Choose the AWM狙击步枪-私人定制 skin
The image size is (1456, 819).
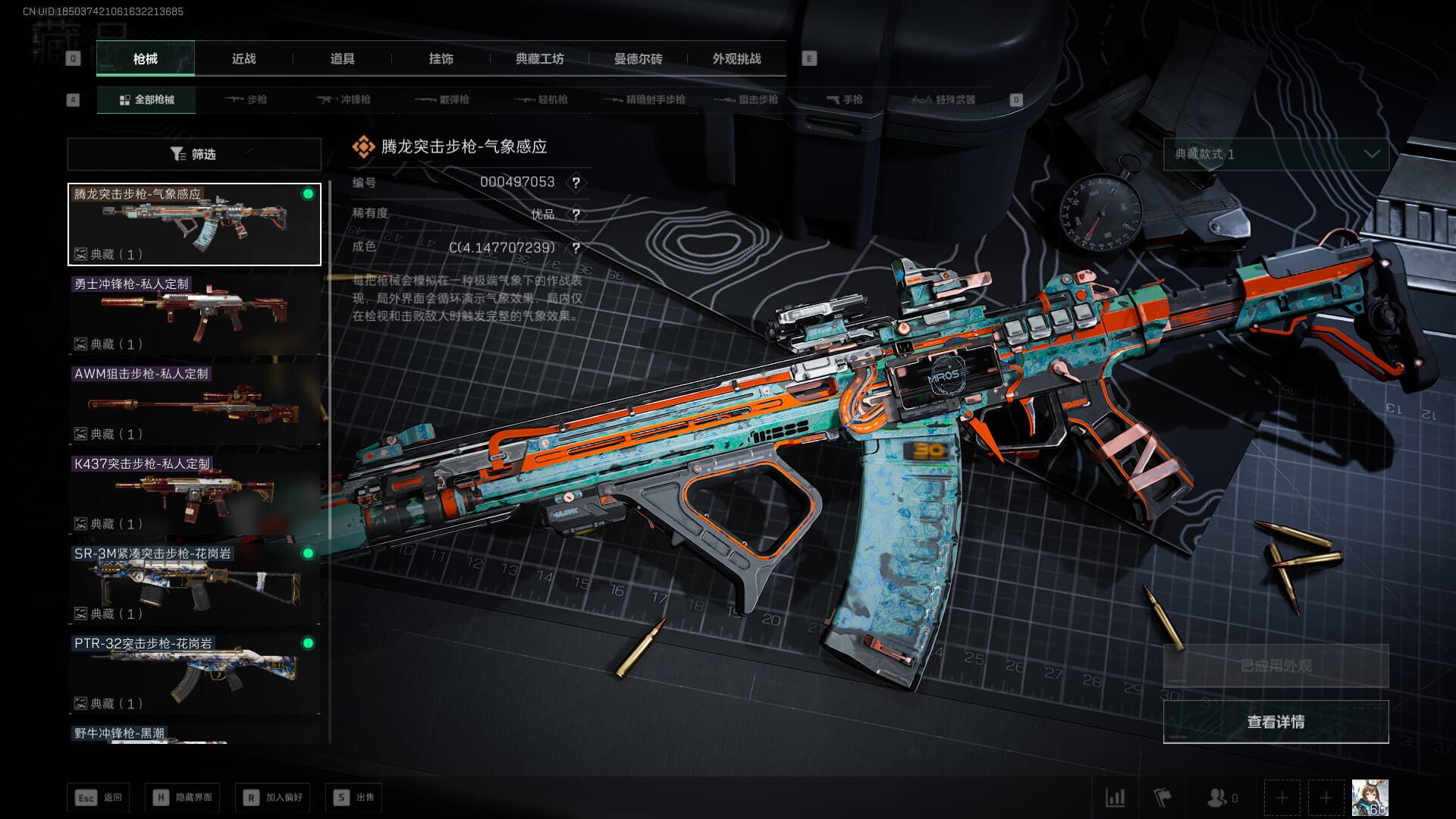pyautogui.click(x=194, y=403)
